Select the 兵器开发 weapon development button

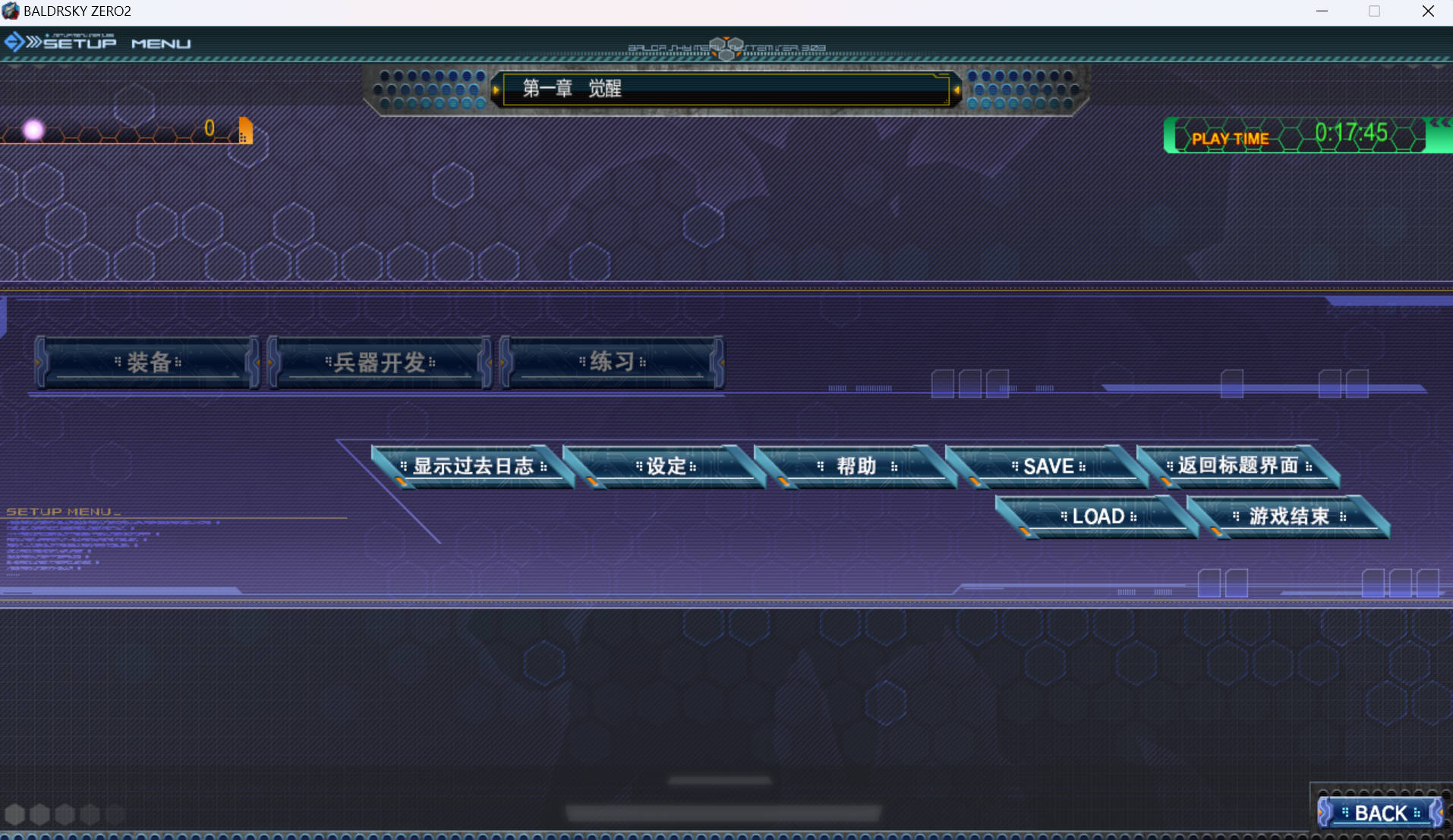pos(380,362)
